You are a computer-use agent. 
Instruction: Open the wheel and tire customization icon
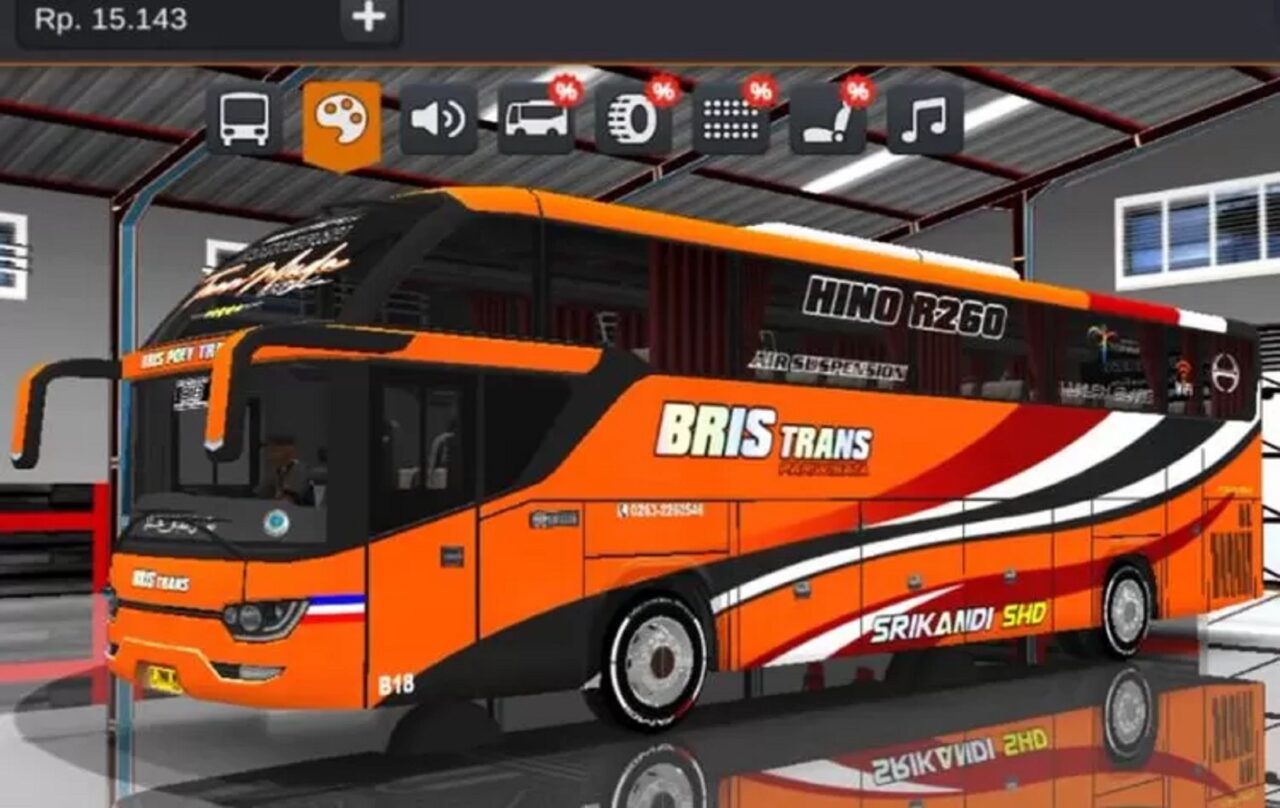point(632,120)
